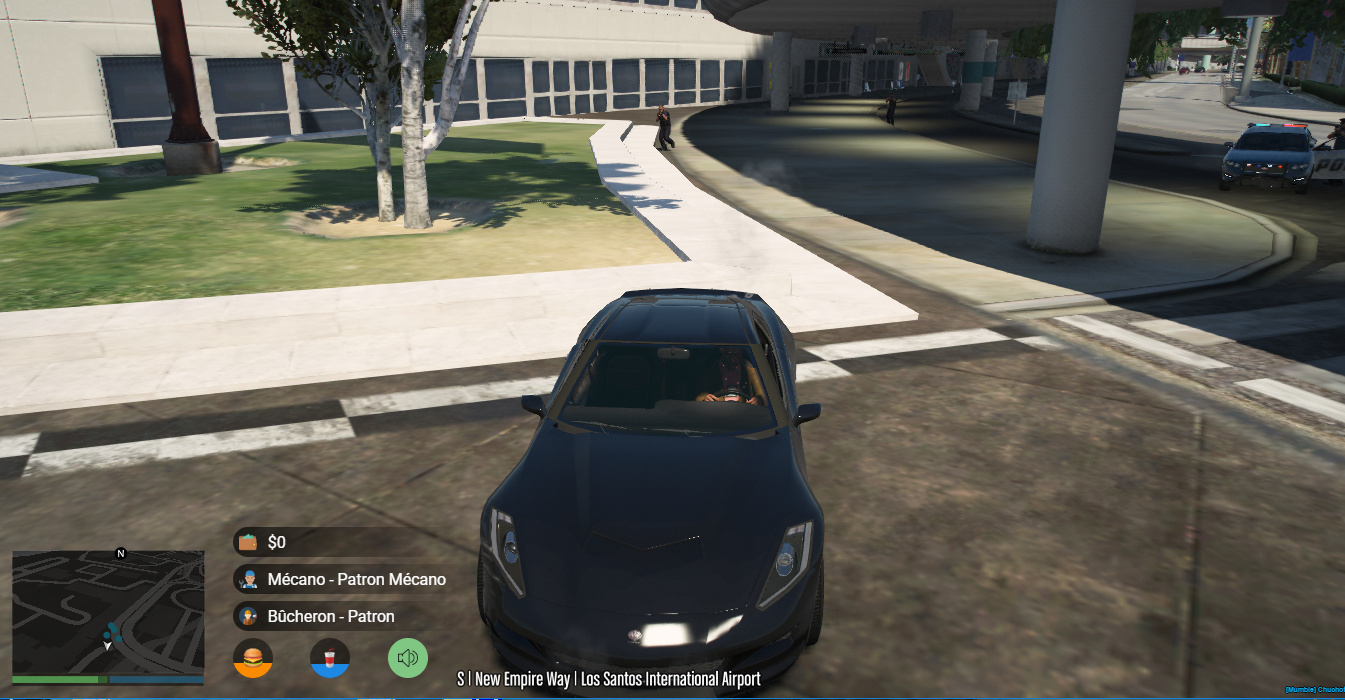The height and width of the screenshot is (700, 1345).
Task: Toggle the green speaker voice icon
Action: [x=408, y=657]
